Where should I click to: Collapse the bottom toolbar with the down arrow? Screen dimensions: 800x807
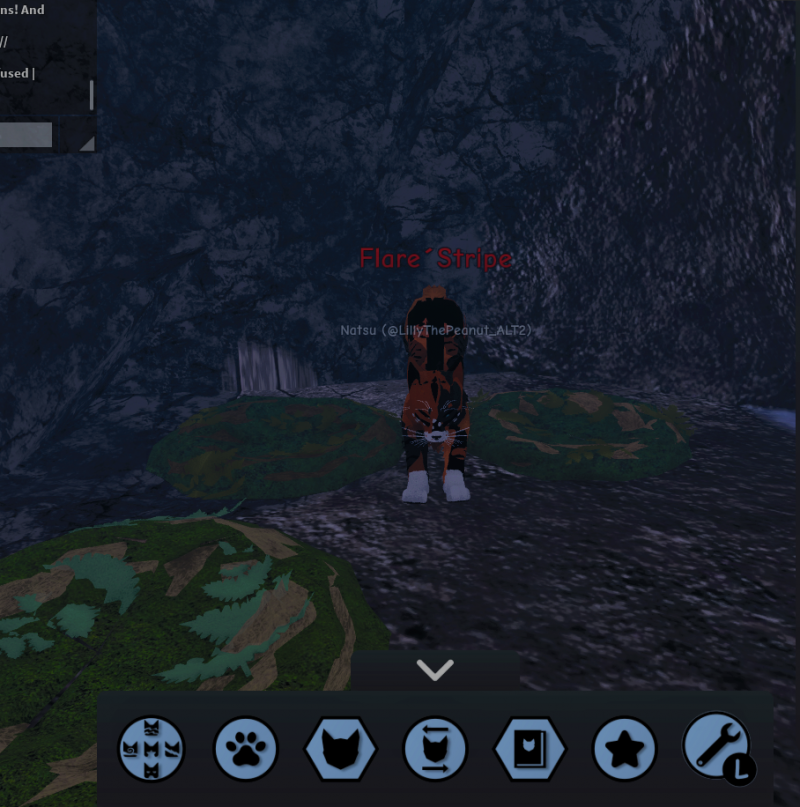[x=435, y=671]
